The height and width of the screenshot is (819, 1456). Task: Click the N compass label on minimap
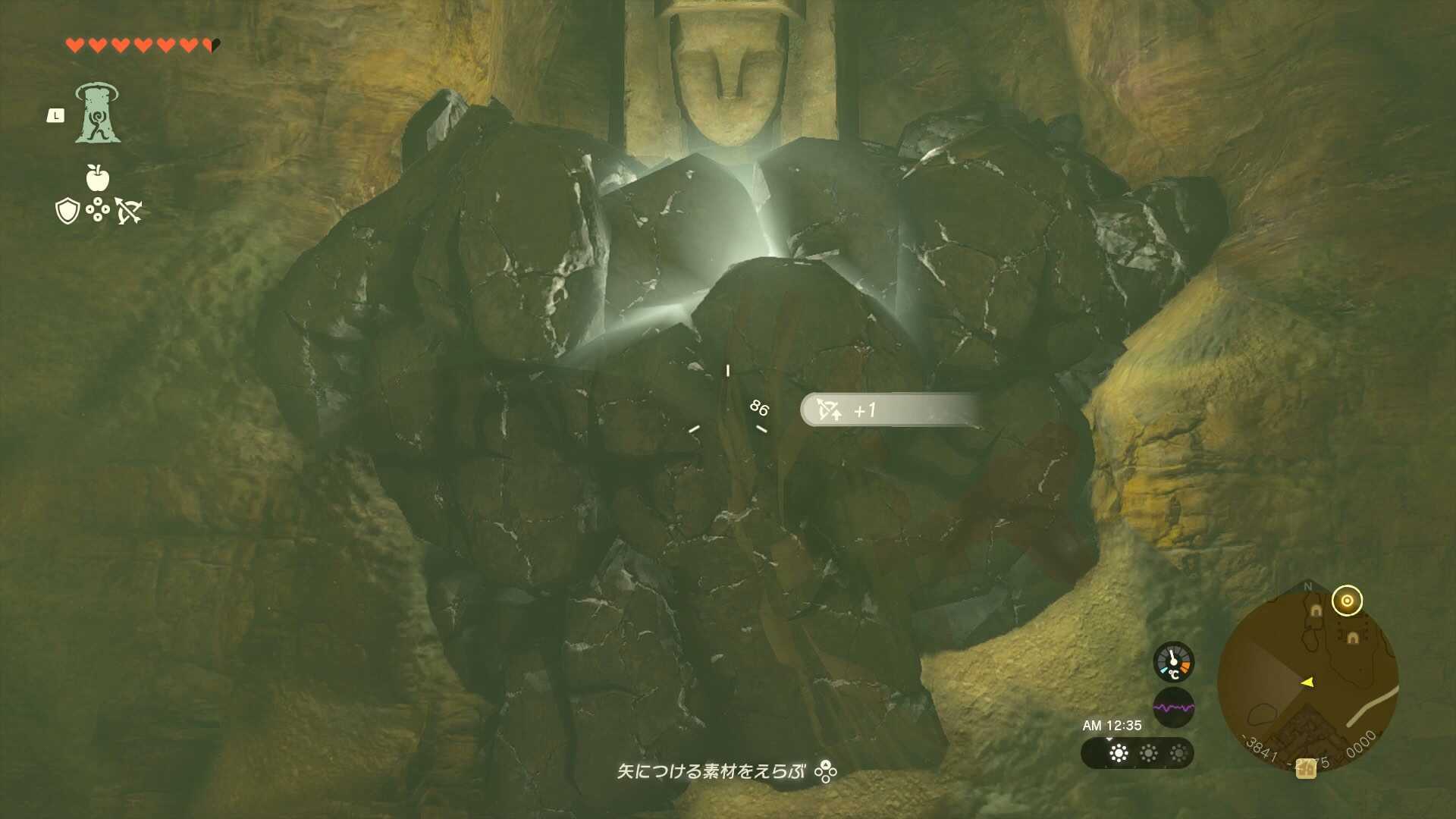tap(1307, 585)
